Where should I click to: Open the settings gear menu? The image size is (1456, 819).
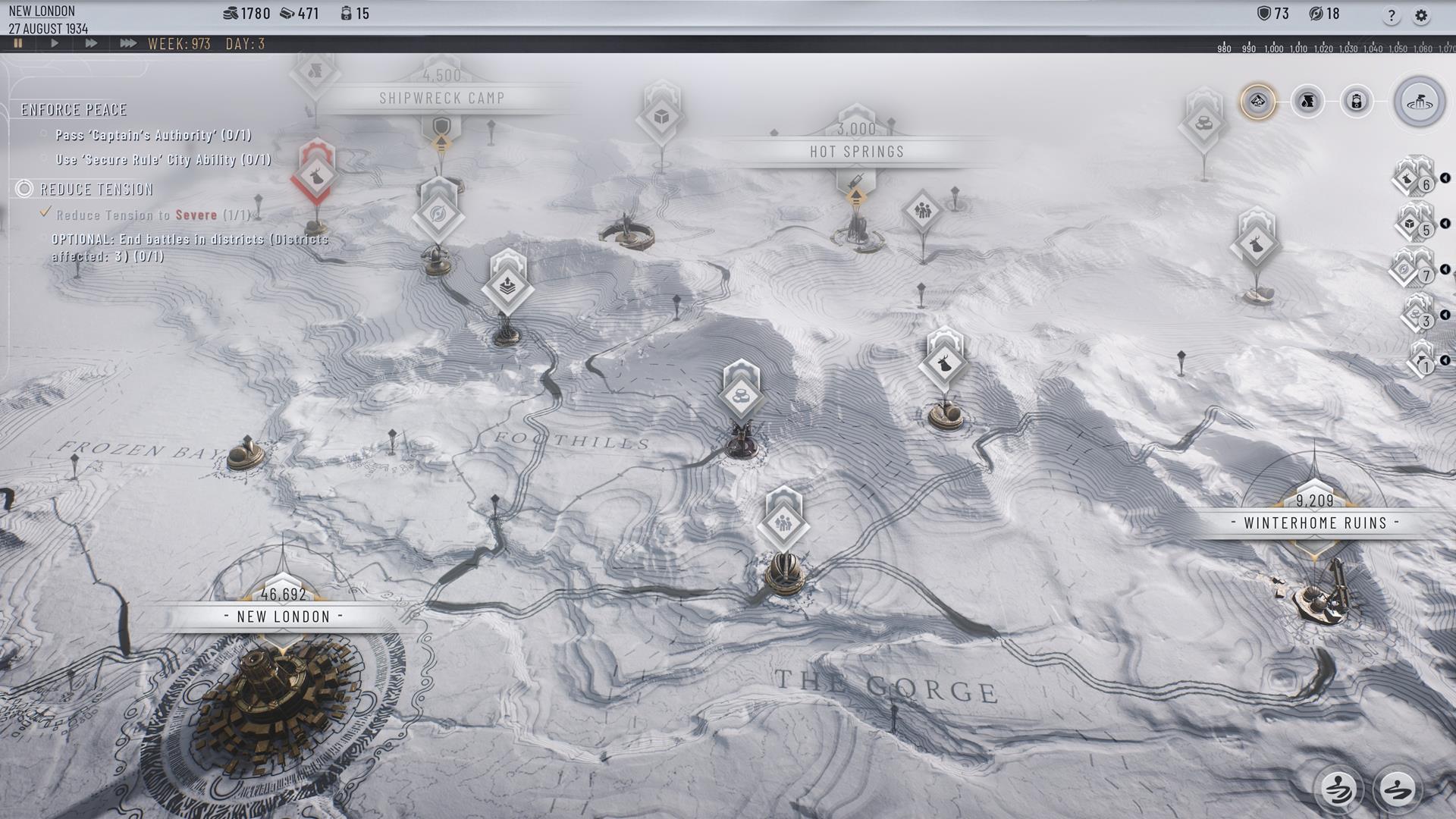1421,16
